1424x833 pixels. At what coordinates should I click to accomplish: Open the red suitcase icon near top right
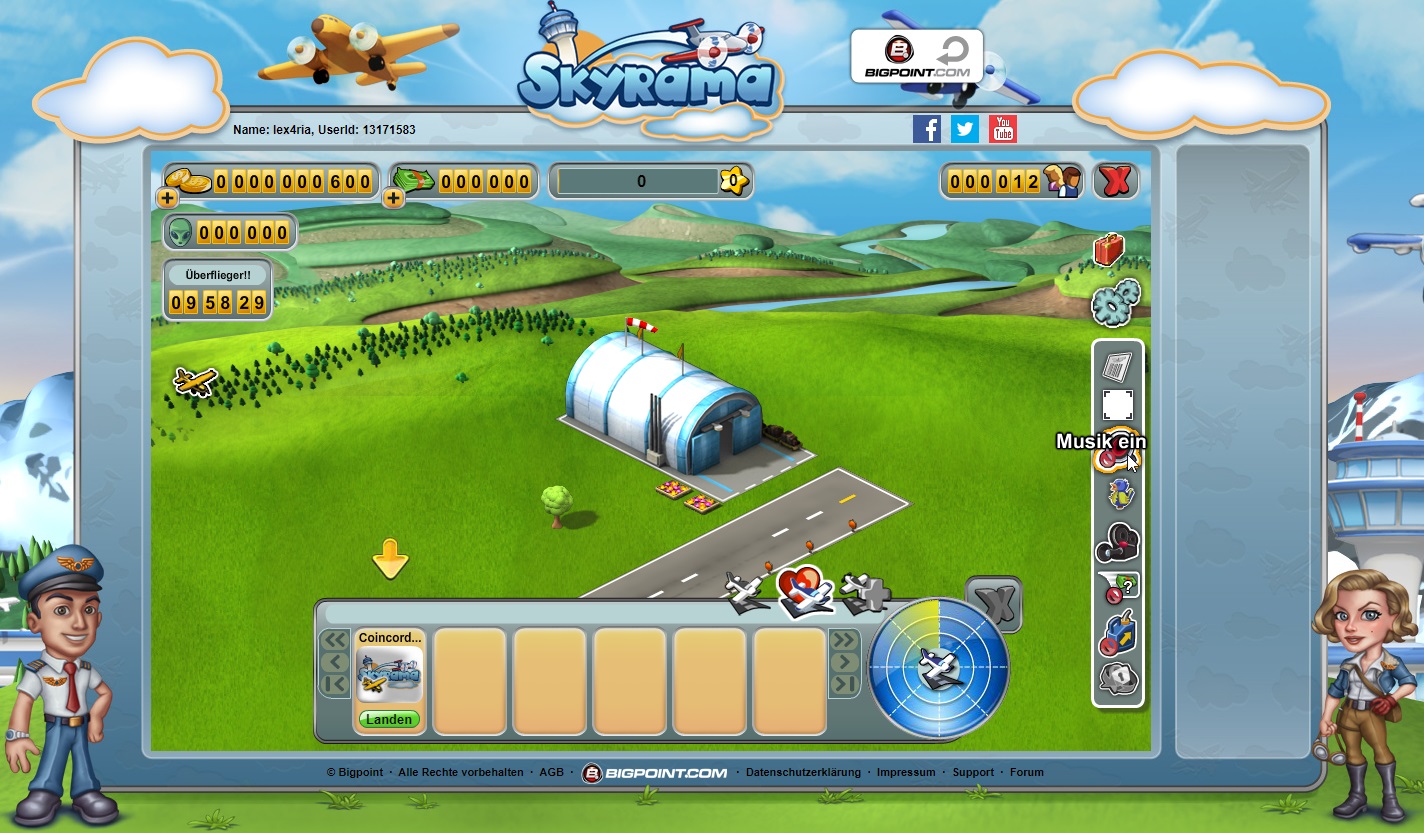point(1108,247)
